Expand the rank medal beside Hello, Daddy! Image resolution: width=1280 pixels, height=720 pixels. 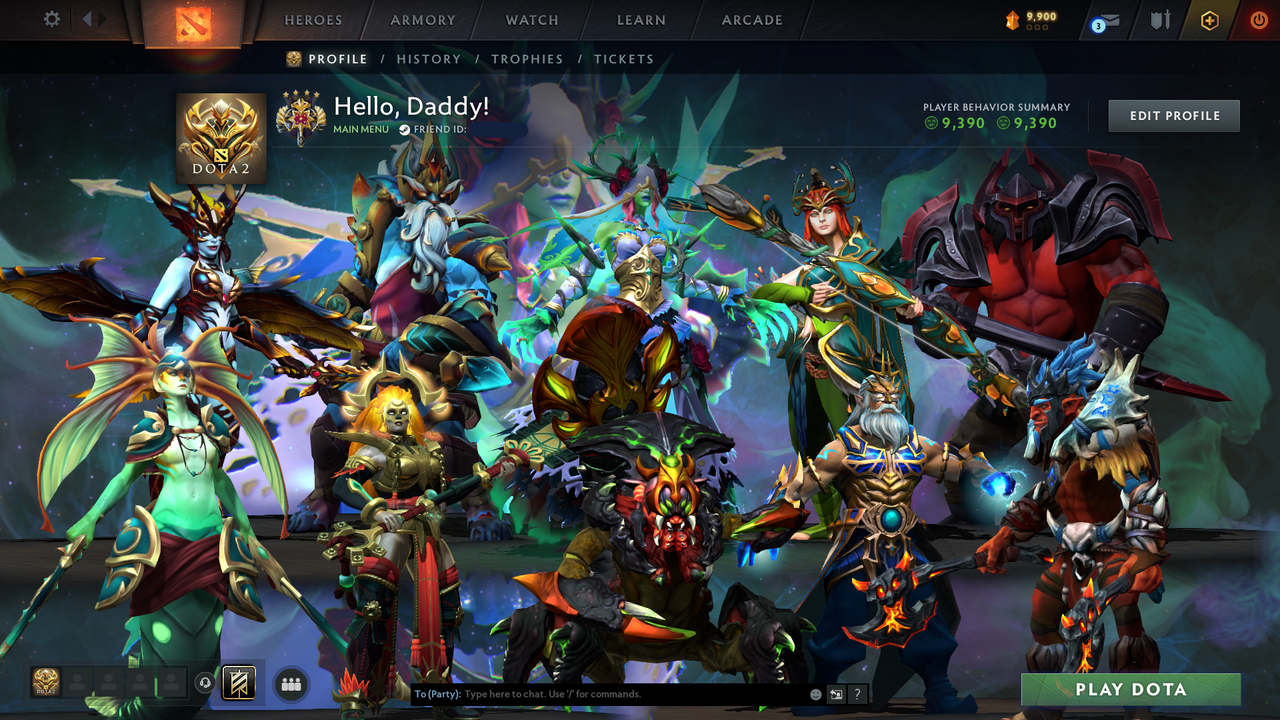point(299,115)
